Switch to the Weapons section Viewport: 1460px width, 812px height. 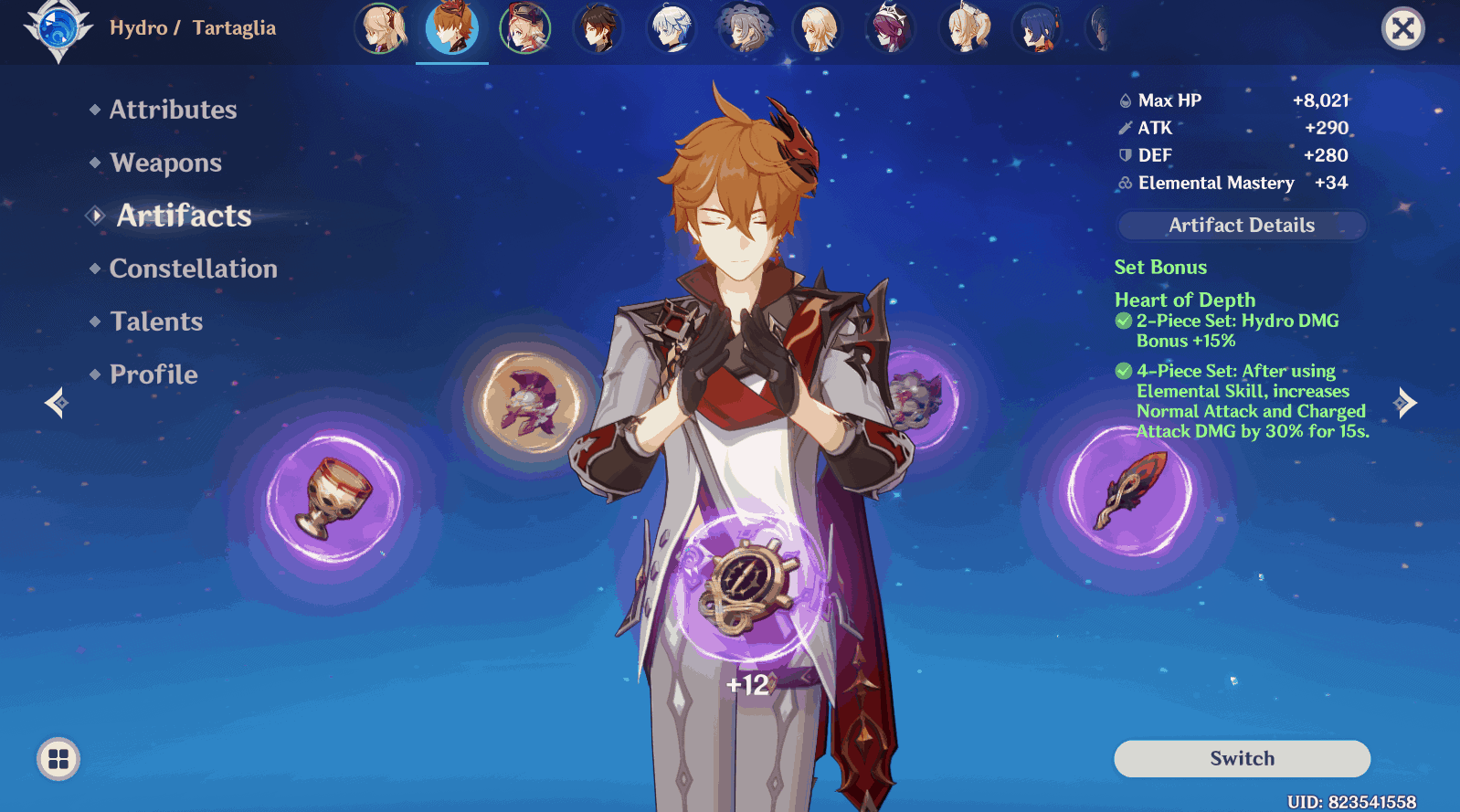coord(164,163)
